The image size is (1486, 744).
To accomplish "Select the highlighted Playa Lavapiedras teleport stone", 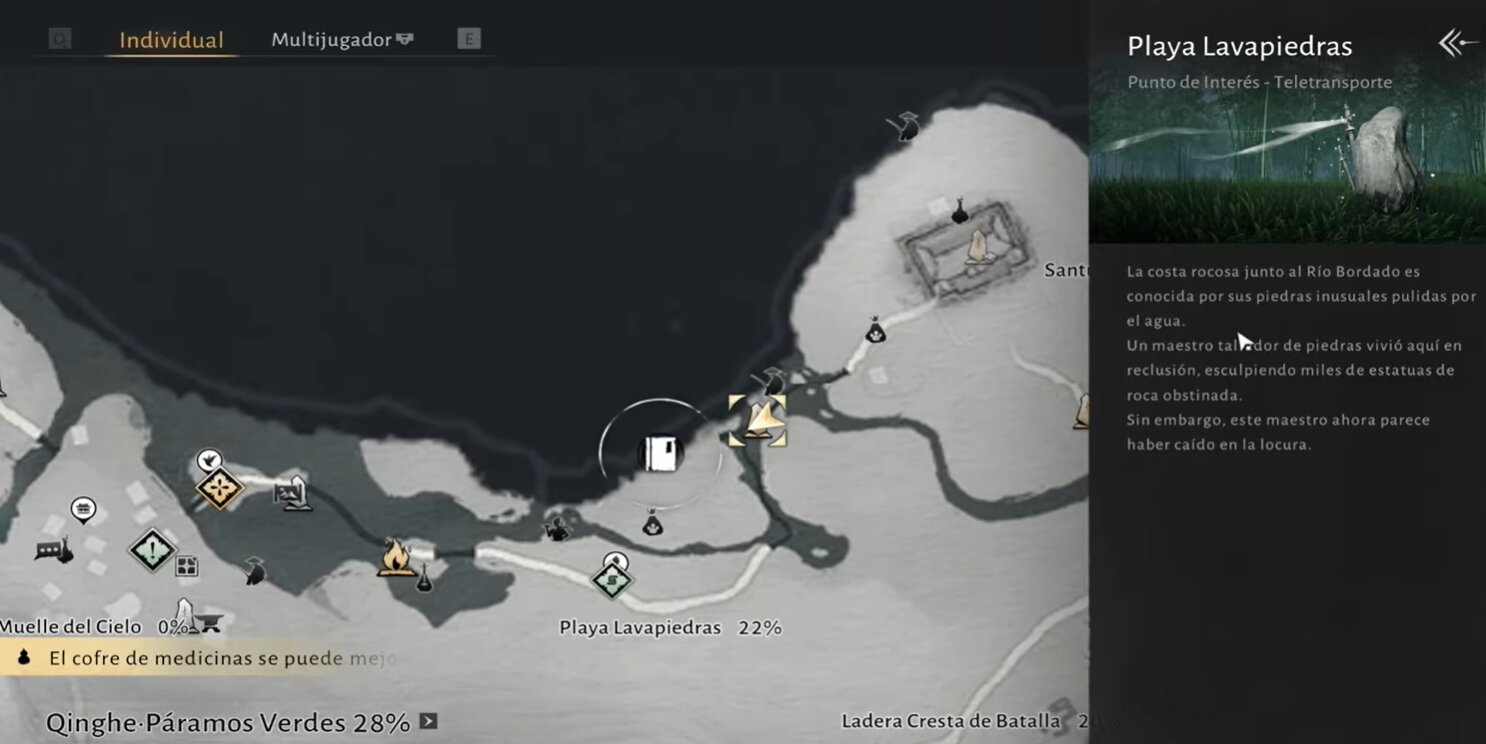I will pos(757,420).
